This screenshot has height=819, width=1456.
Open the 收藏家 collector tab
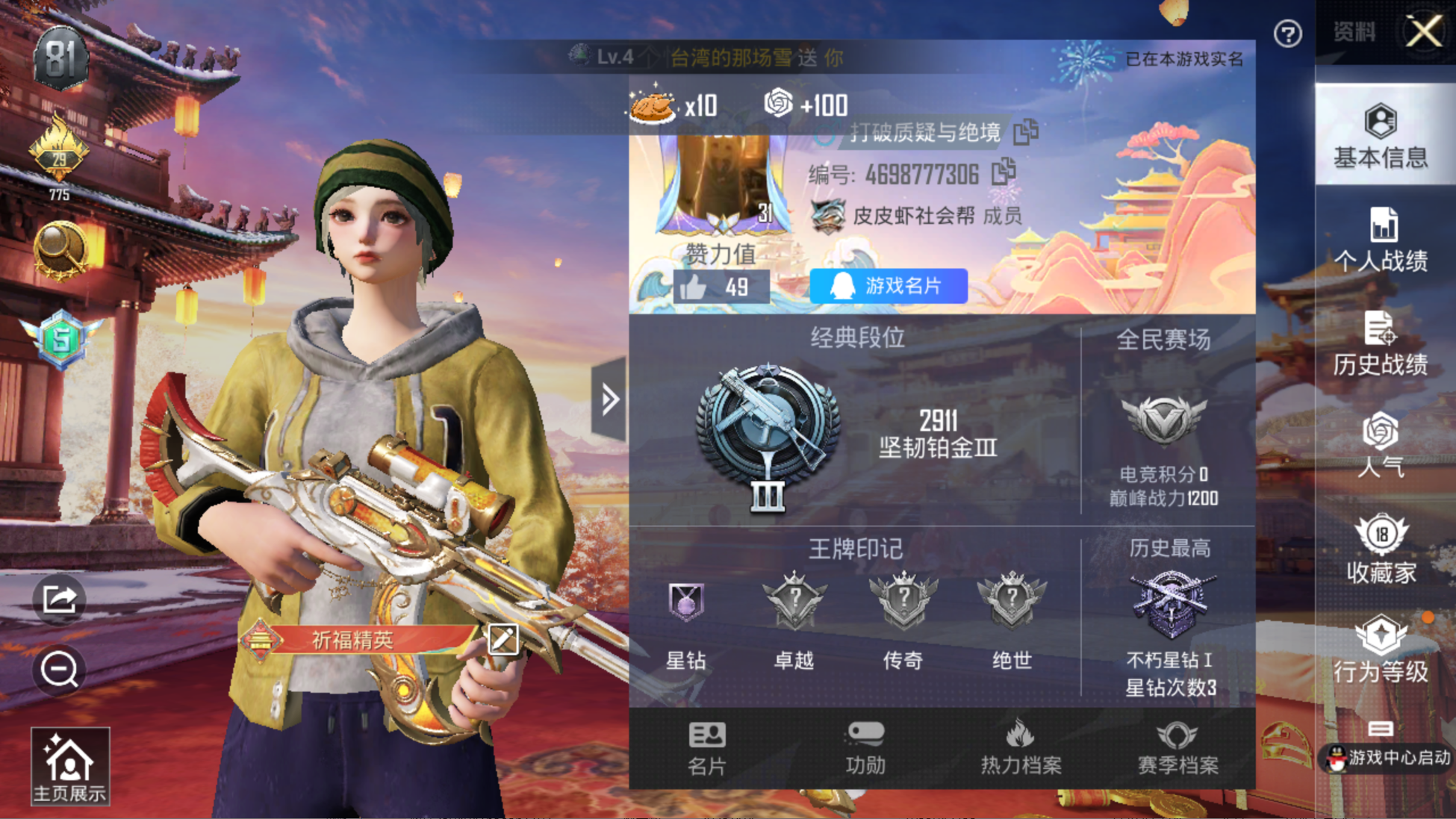pyautogui.click(x=1381, y=550)
